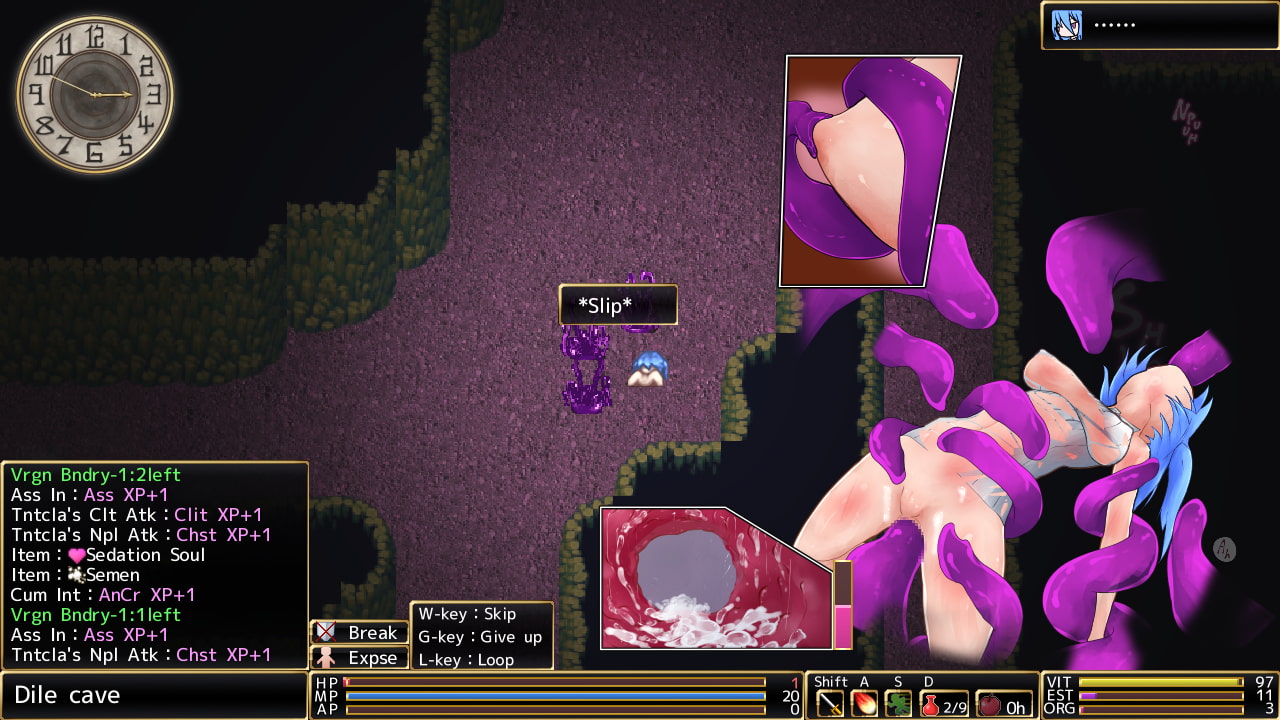Screen dimensions: 1280x720
Task: Activate the green skill icon
Action: coord(898,704)
